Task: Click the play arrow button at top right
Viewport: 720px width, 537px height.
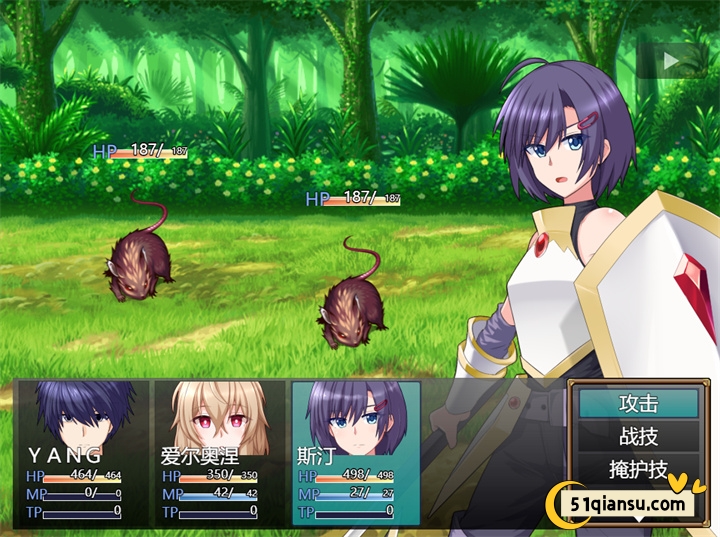Action: tap(671, 60)
